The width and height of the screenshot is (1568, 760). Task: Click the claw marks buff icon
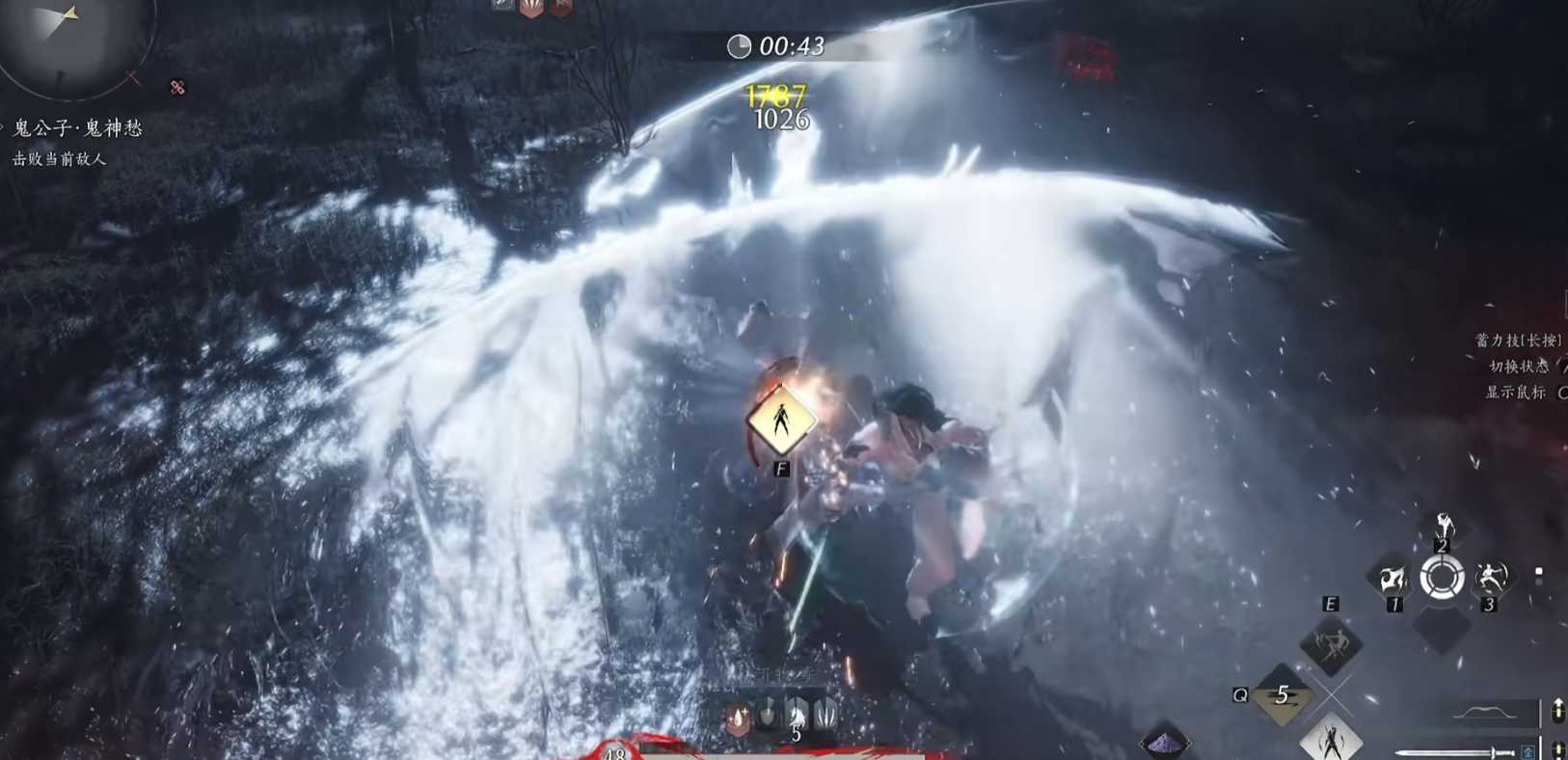pyautogui.click(x=826, y=715)
